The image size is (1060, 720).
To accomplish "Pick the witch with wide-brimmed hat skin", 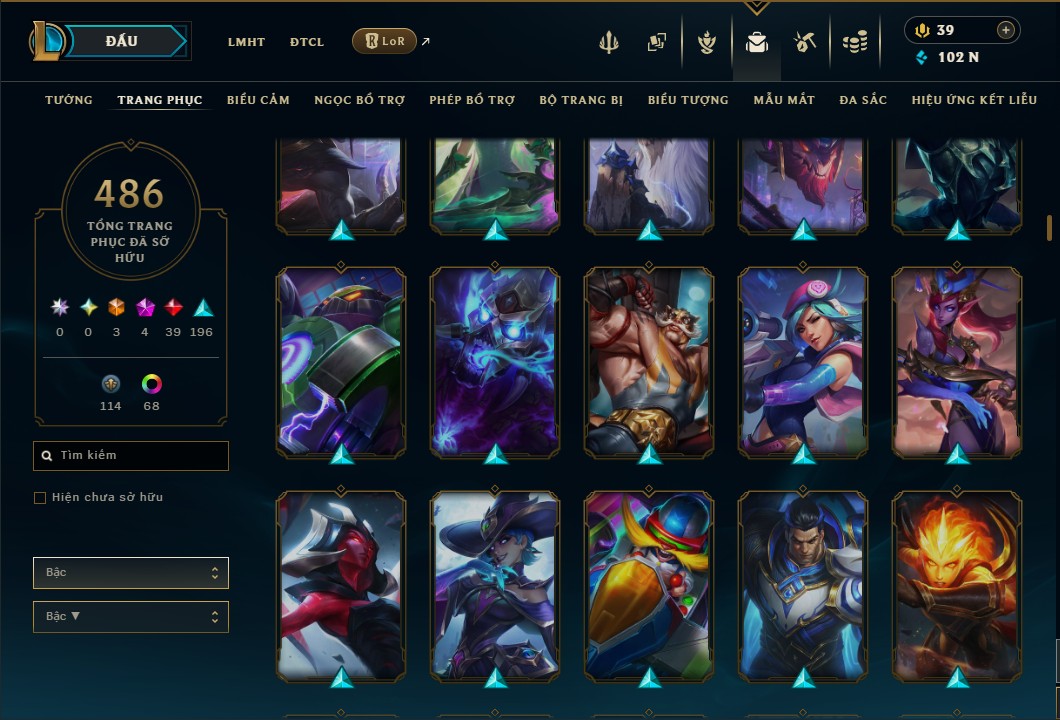I will click(495, 586).
